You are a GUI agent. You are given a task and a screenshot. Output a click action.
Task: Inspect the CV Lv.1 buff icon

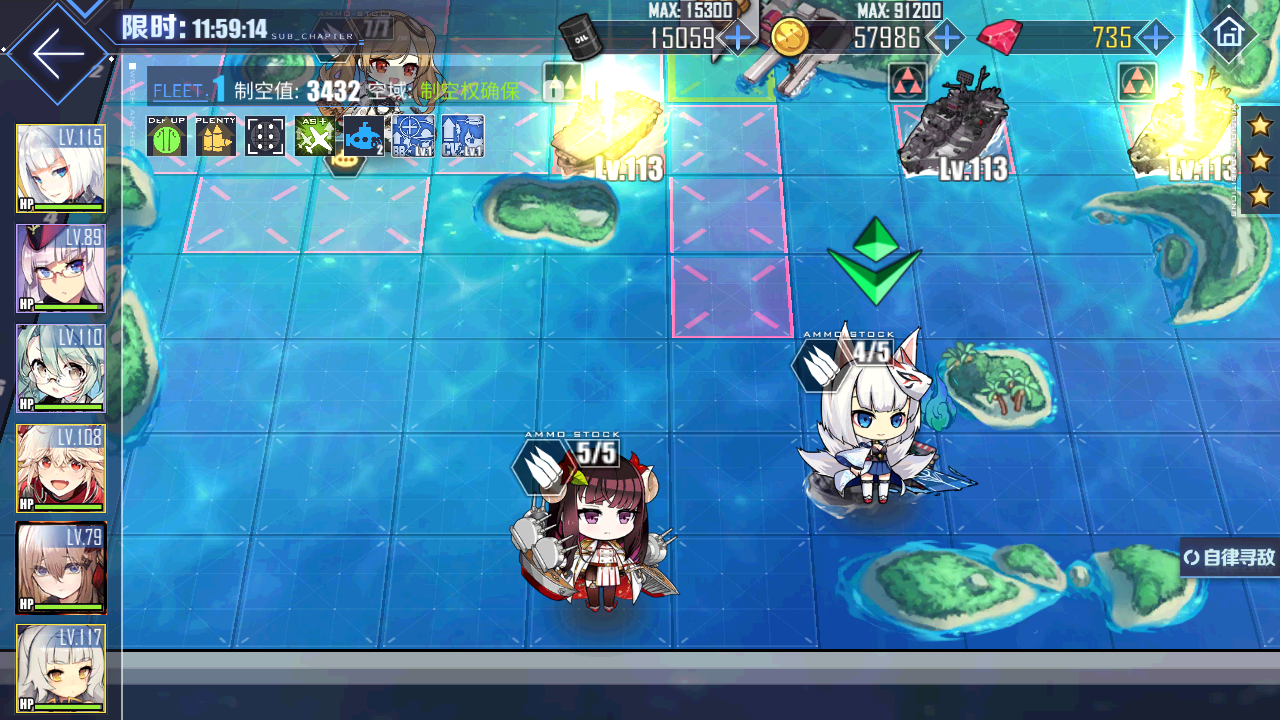(463, 136)
